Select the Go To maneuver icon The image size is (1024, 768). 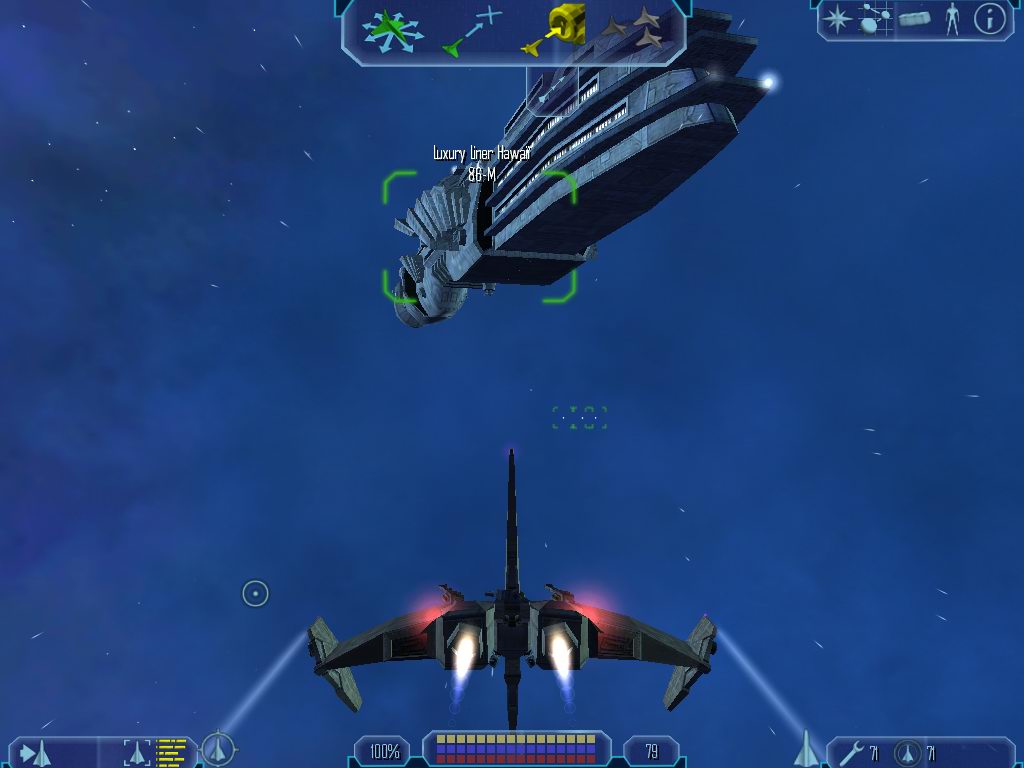click(x=472, y=31)
